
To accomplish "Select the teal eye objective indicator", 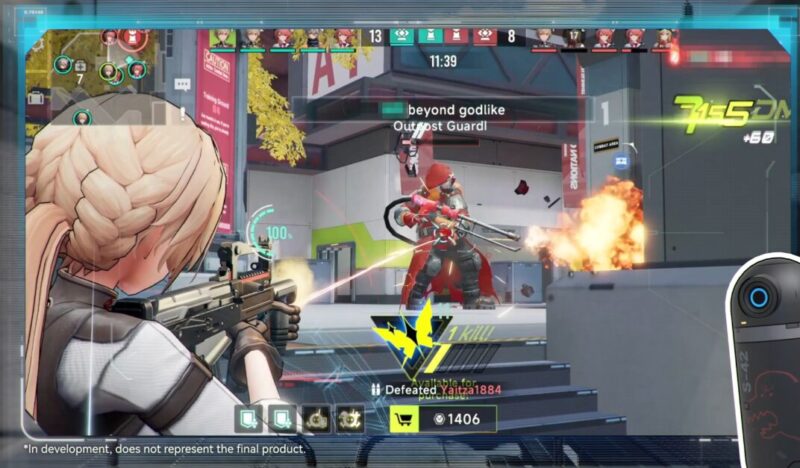I will (401, 37).
